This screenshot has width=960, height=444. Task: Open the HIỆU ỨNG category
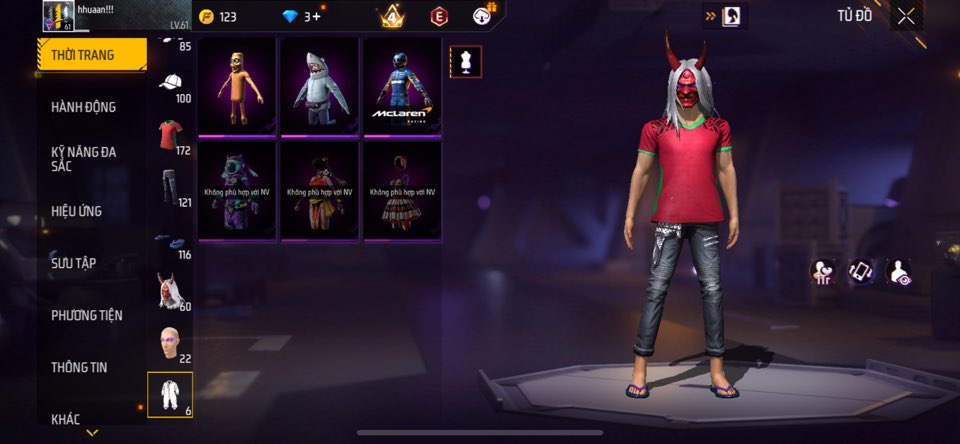(77, 211)
